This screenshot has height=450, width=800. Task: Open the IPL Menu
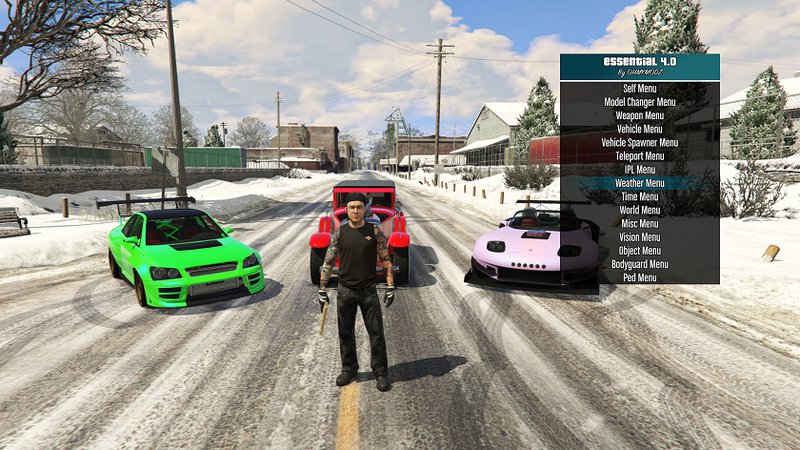(x=639, y=169)
